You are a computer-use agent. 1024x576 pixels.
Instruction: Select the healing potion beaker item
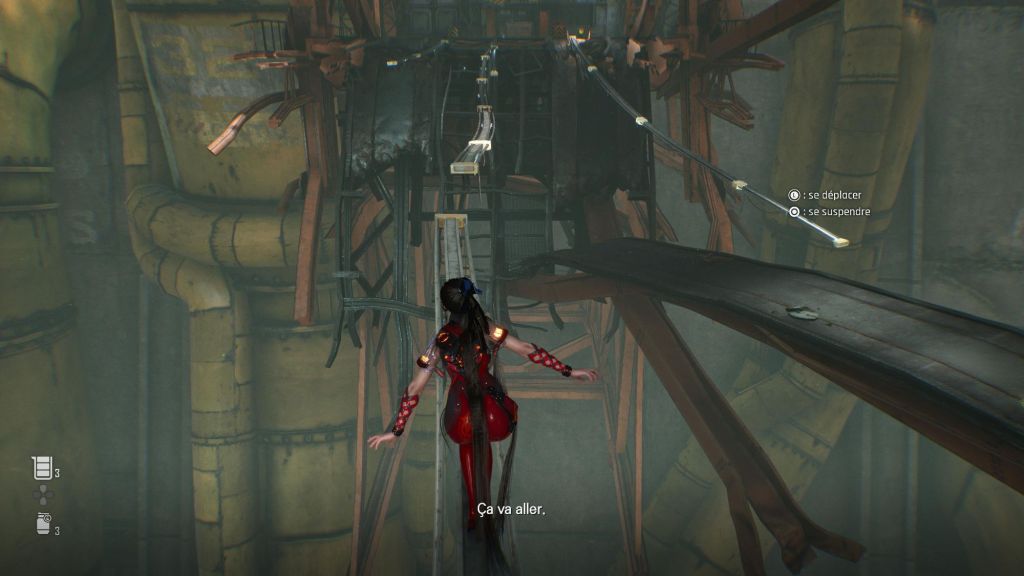pyautogui.click(x=41, y=467)
